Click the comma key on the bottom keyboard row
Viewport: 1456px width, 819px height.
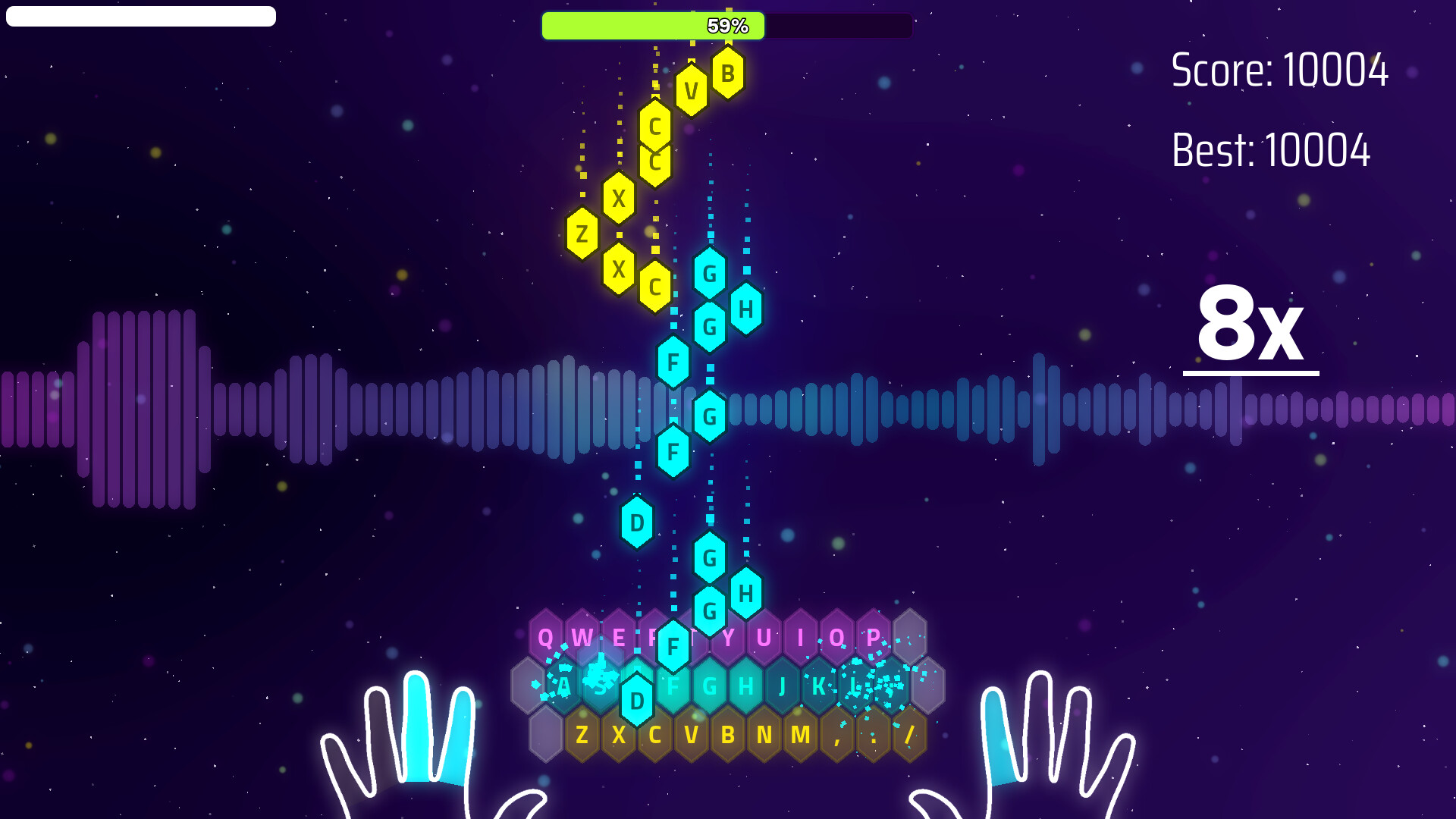click(838, 733)
